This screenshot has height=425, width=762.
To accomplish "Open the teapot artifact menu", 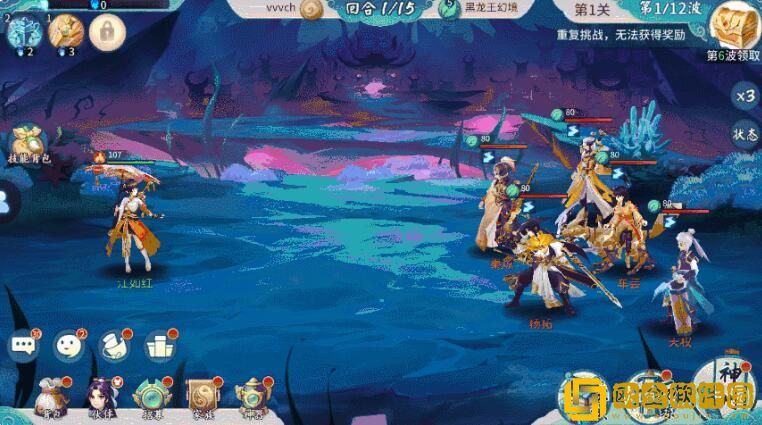I will click(251, 397).
